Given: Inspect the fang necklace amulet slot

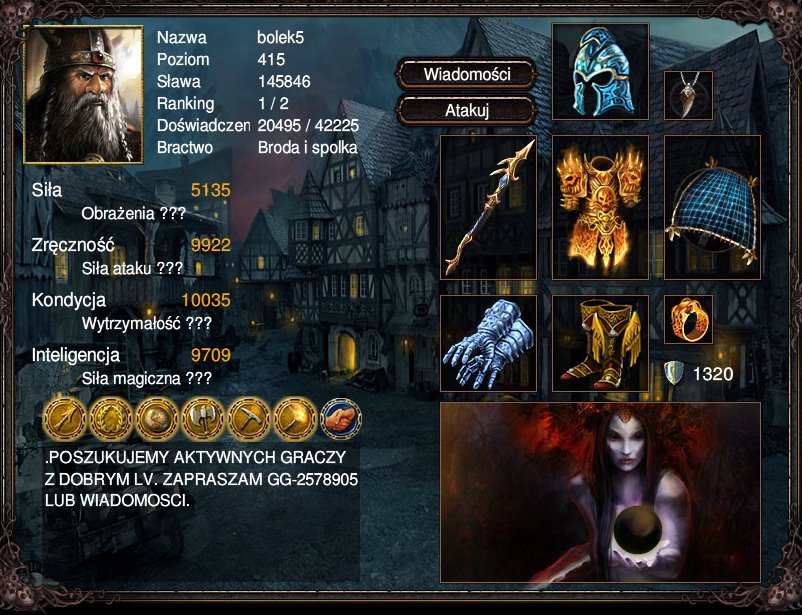Looking at the screenshot, I should tap(688, 95).
